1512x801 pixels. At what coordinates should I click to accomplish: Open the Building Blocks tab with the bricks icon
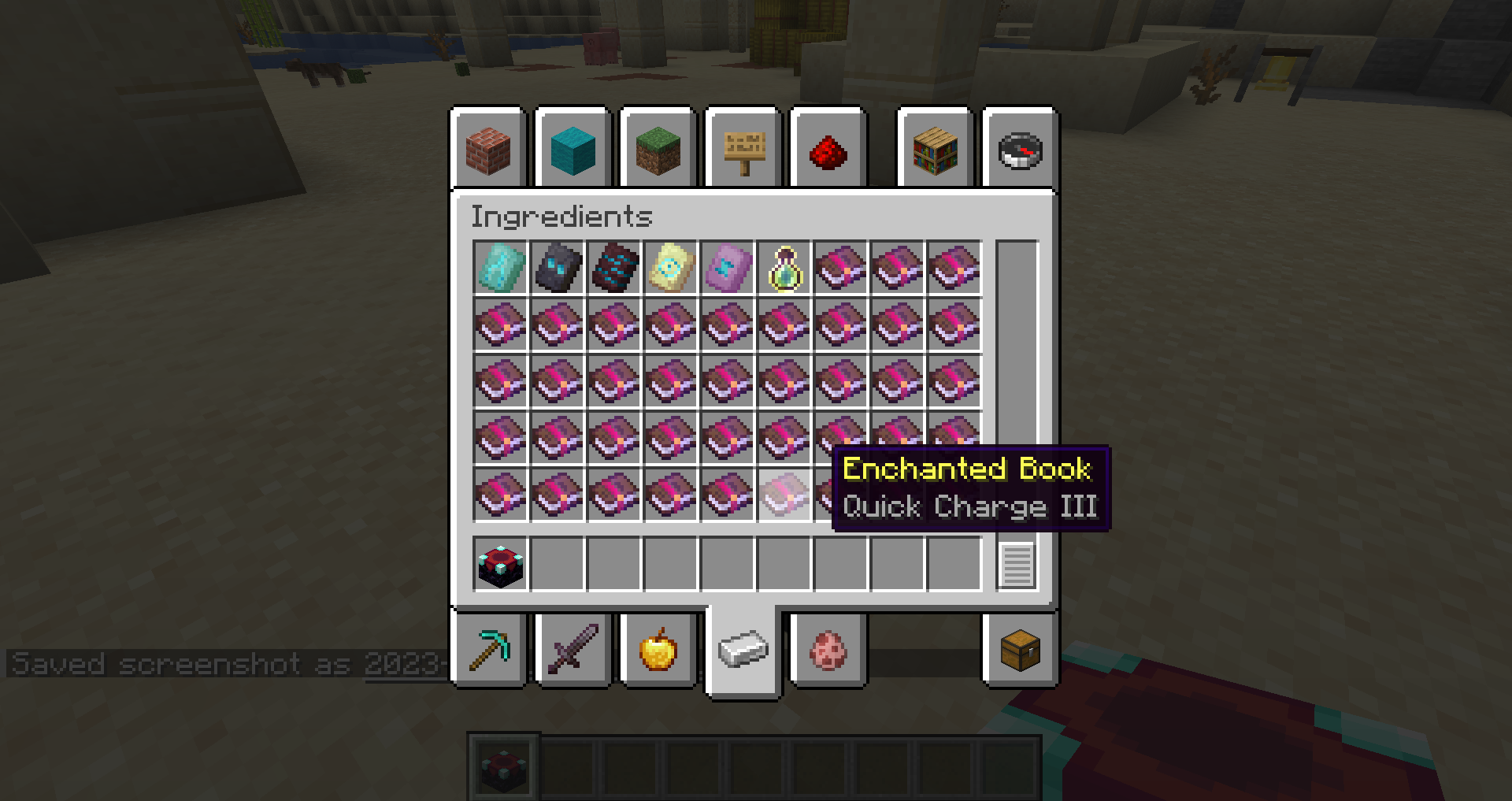click(488, 149)
